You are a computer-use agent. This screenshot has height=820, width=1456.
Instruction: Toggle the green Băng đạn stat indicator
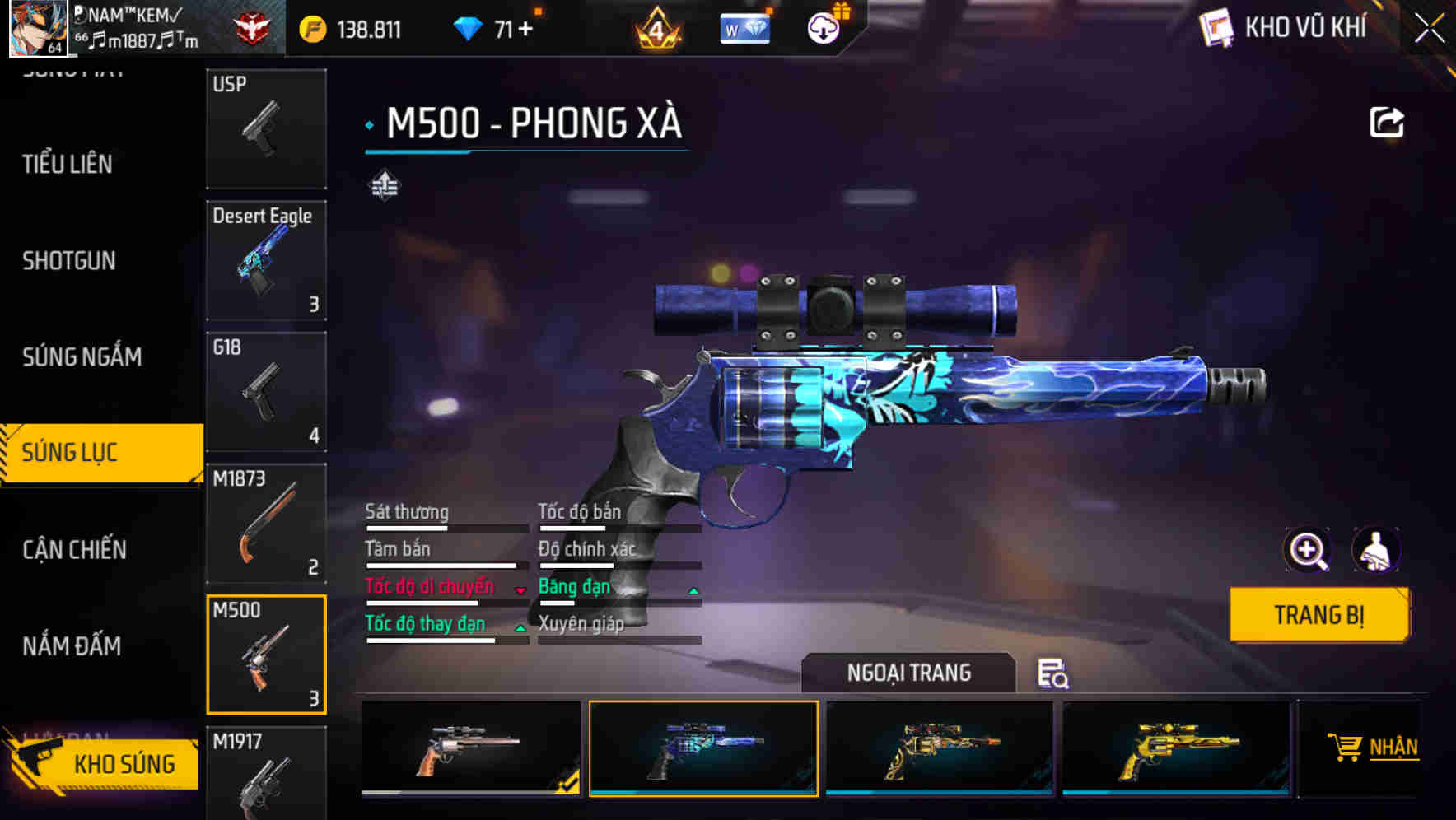point(693,590)
